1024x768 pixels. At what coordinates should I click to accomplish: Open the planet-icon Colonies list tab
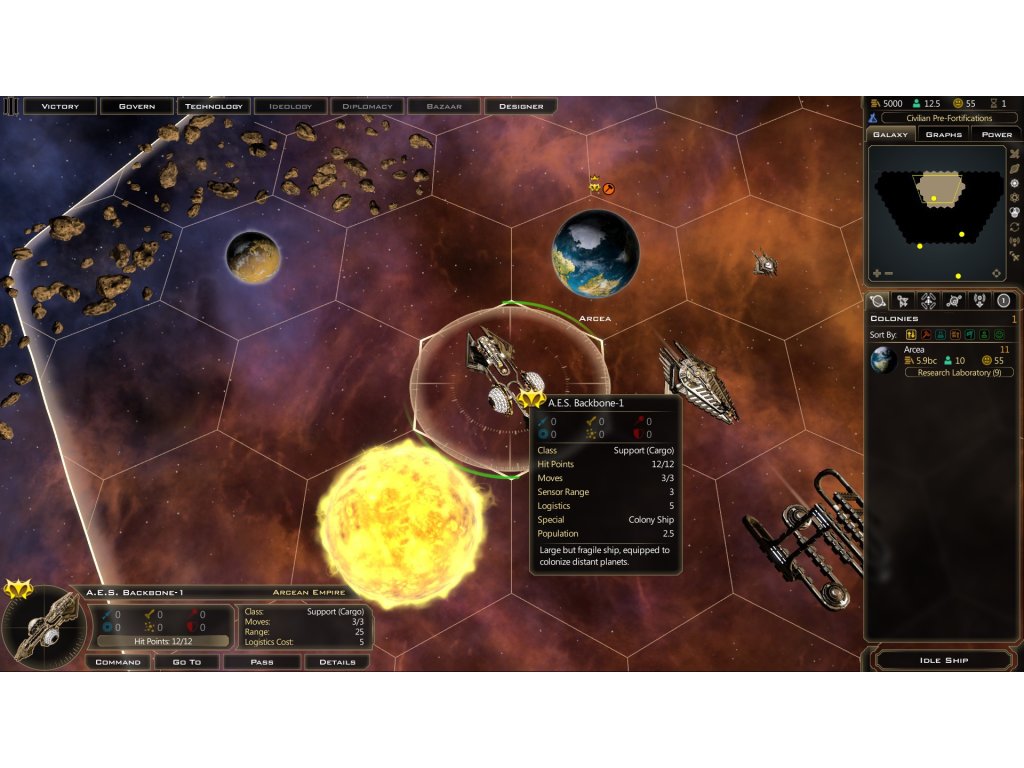click(x=878, y=300)
